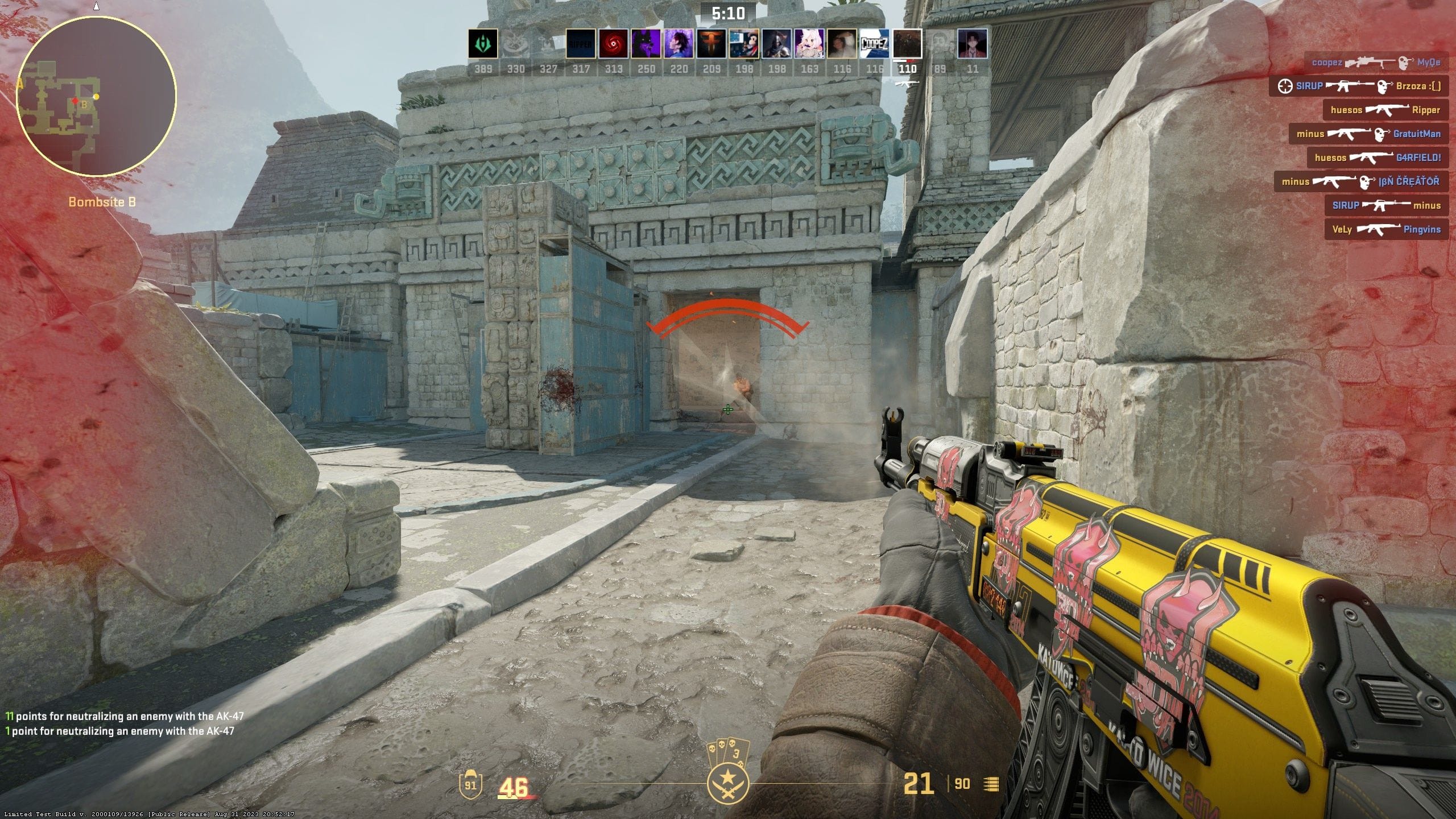Click the coopez killed MyQe feed entry
The image size is (1456, 819).
(x=1376, y=62)
